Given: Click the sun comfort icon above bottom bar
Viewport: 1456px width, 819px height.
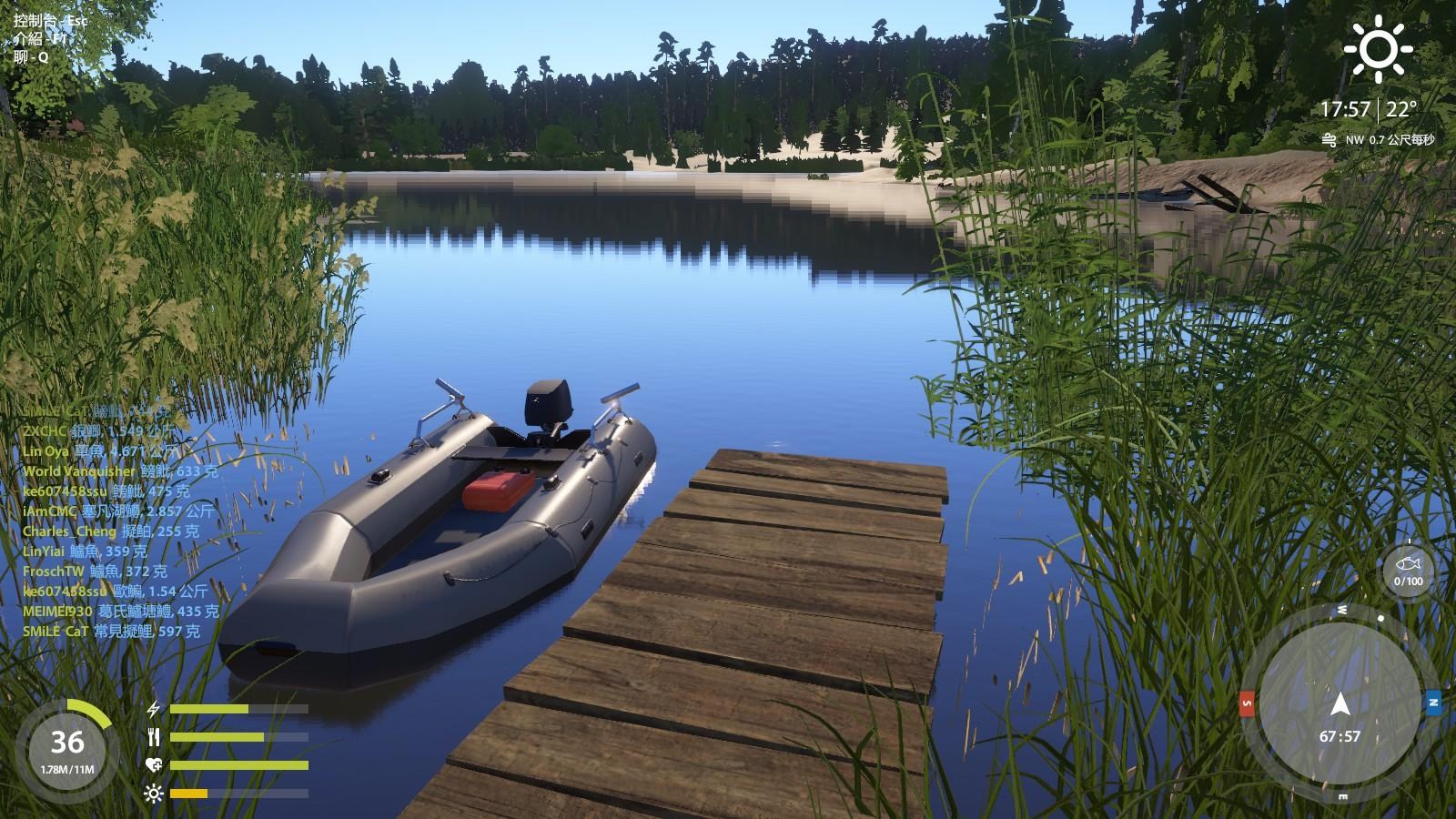Looking at the screenshot, I should [x=153, y=793].
